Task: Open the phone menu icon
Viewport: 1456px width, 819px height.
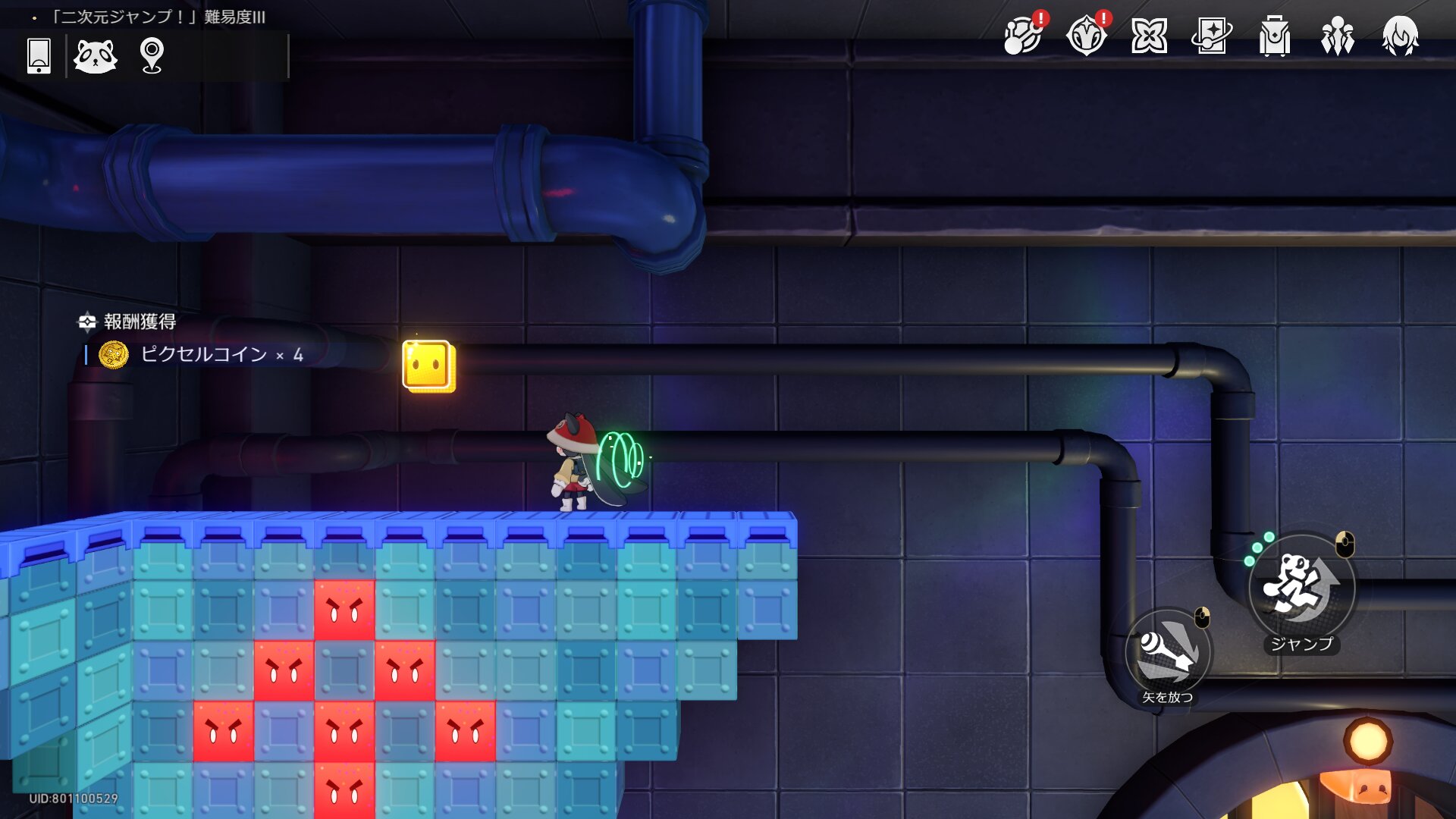Action: pyautogui.click(x=39, y=56)
